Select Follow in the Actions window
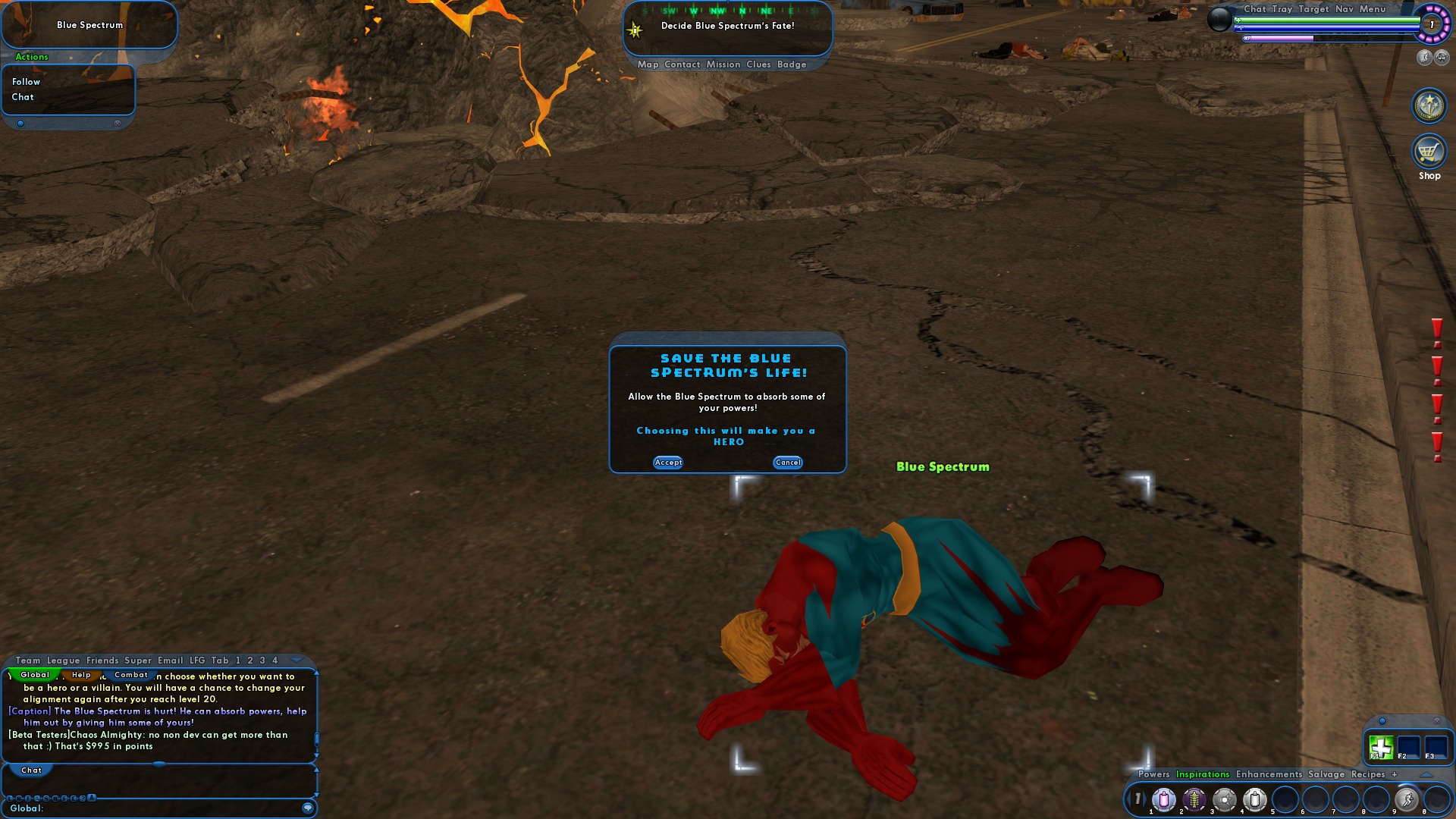This screenshot has width=1456, height=819. 25,81
